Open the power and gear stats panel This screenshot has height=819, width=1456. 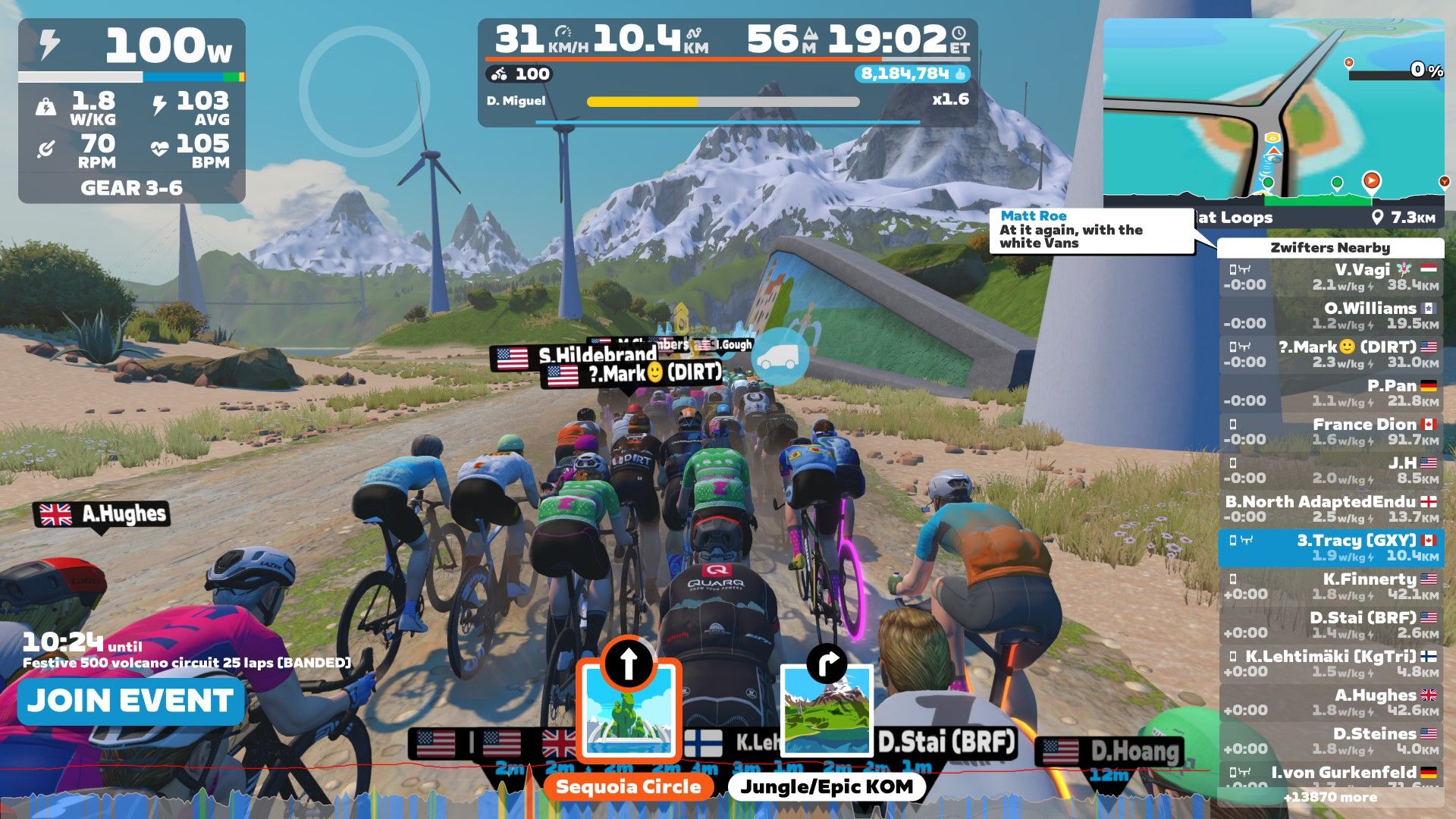(132, 111)
